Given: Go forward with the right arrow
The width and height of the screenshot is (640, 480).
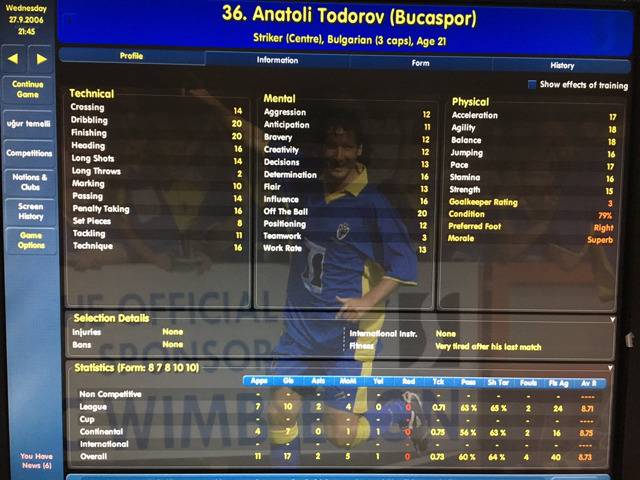Looking at the screenshot, I should [x=41, y=59].
